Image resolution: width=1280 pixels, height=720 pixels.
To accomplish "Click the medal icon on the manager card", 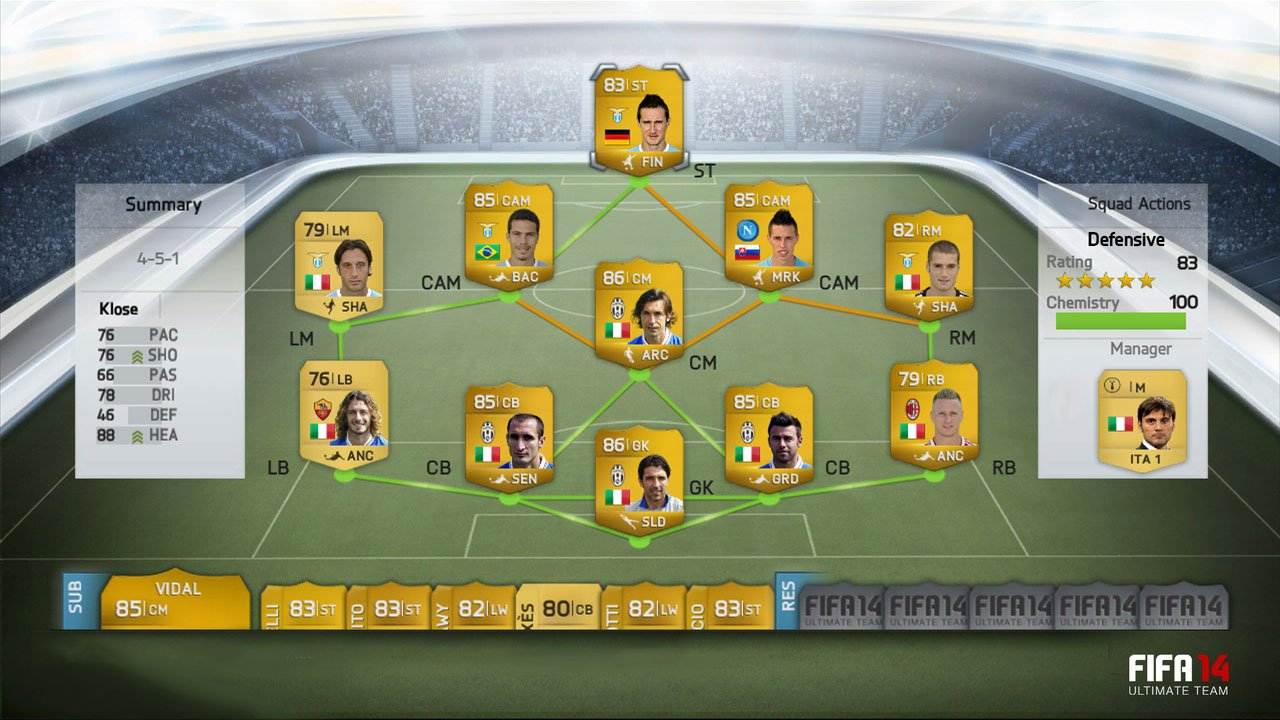I will [x=1112, y=385].
